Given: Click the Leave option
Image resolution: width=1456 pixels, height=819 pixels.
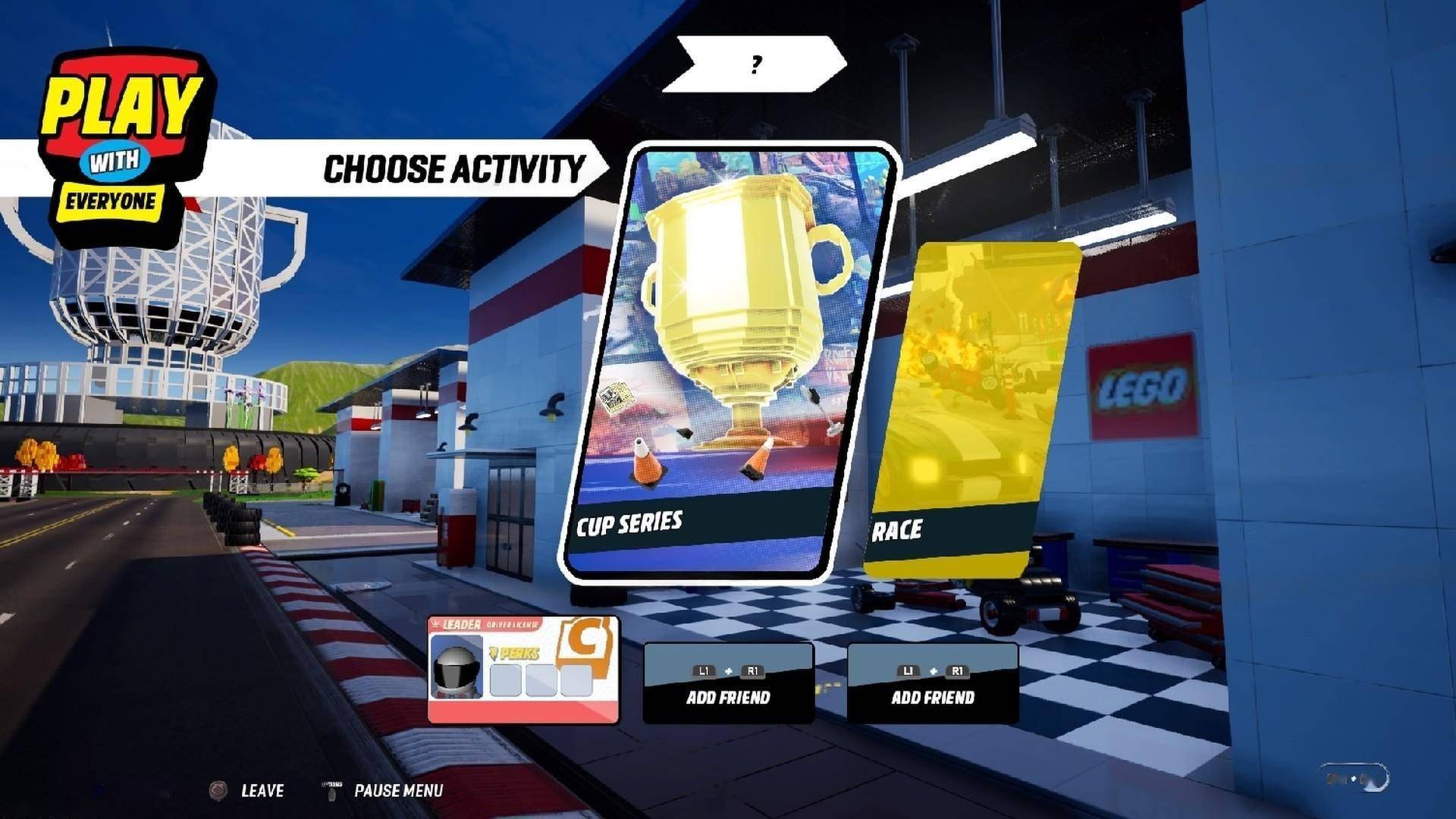Looking at the screenshot, I should [261, 790].
